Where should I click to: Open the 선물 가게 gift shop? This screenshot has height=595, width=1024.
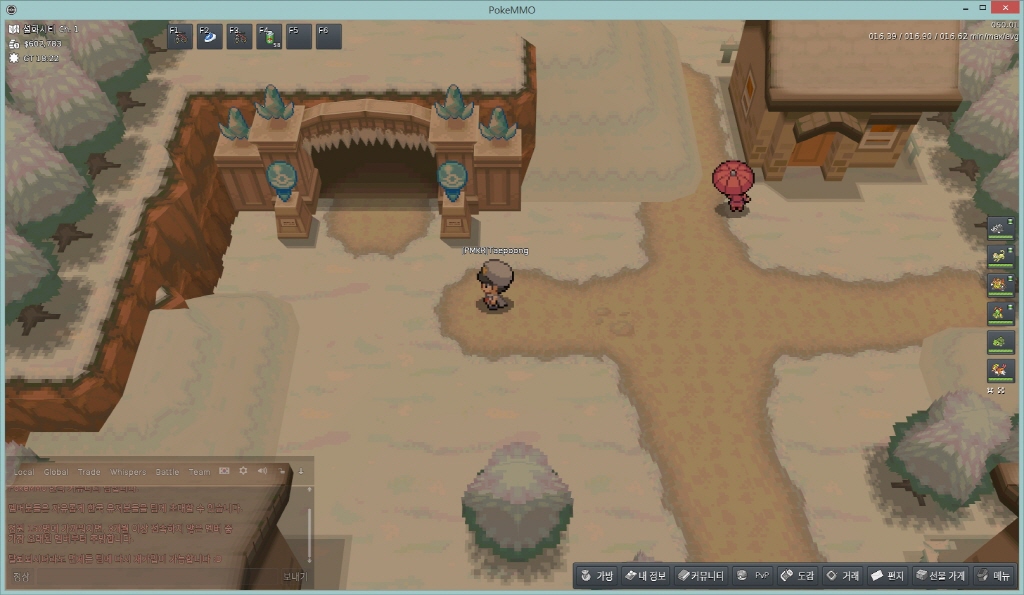[940, 576]
